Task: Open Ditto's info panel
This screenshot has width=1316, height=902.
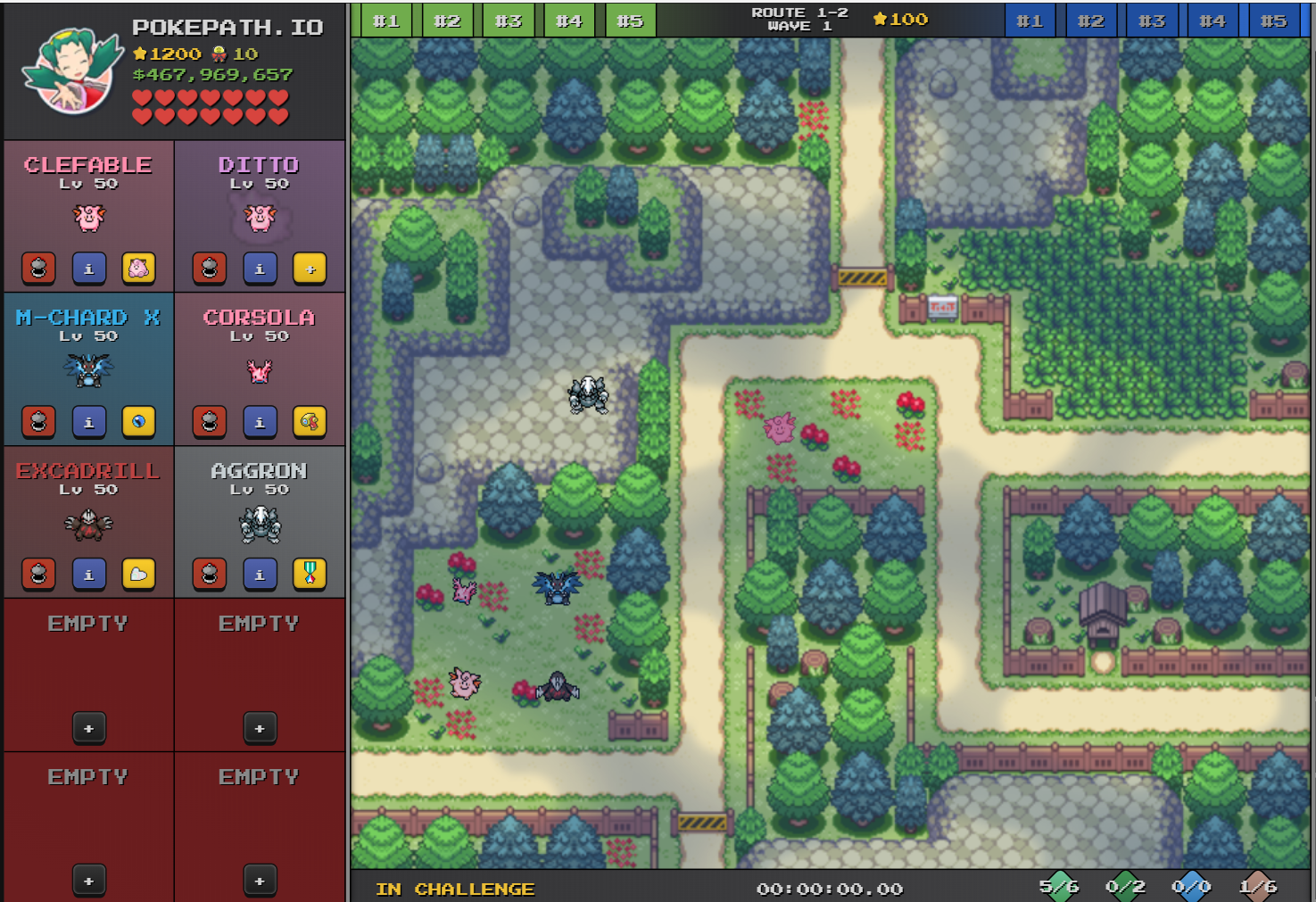Action: (x=260, y=269)
